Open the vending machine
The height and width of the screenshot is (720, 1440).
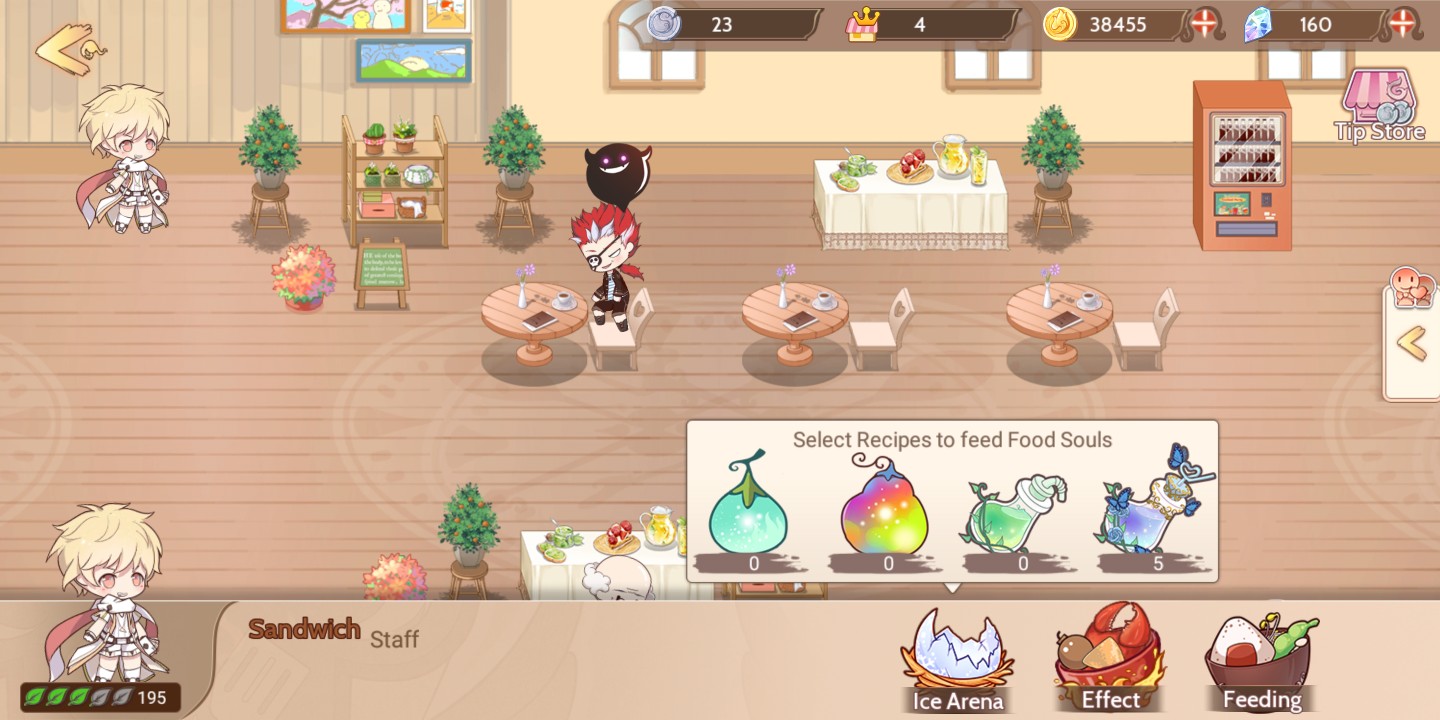[x=1243, y=165]
